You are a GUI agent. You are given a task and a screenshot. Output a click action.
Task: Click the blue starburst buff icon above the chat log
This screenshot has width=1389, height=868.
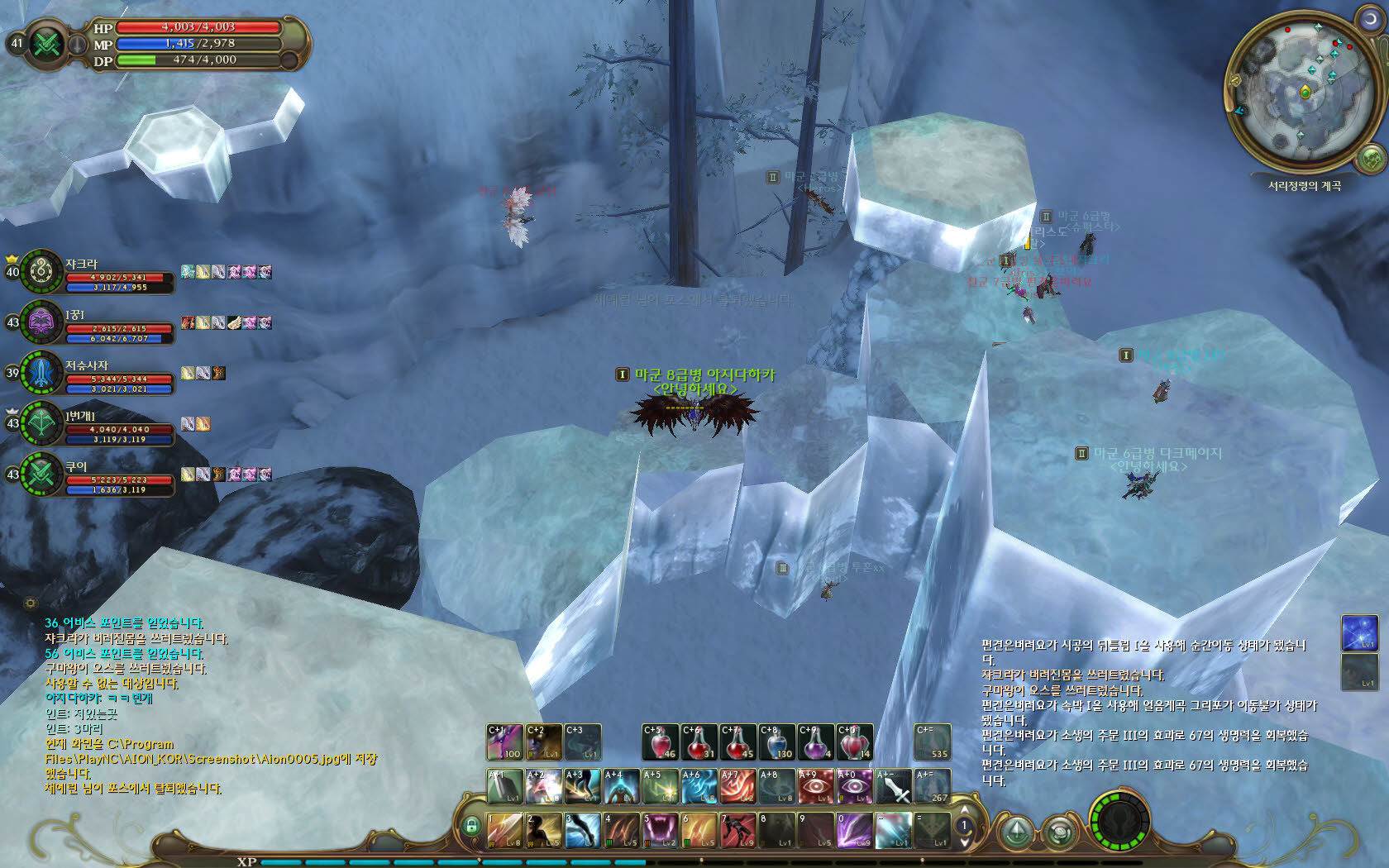point(1359,632)
